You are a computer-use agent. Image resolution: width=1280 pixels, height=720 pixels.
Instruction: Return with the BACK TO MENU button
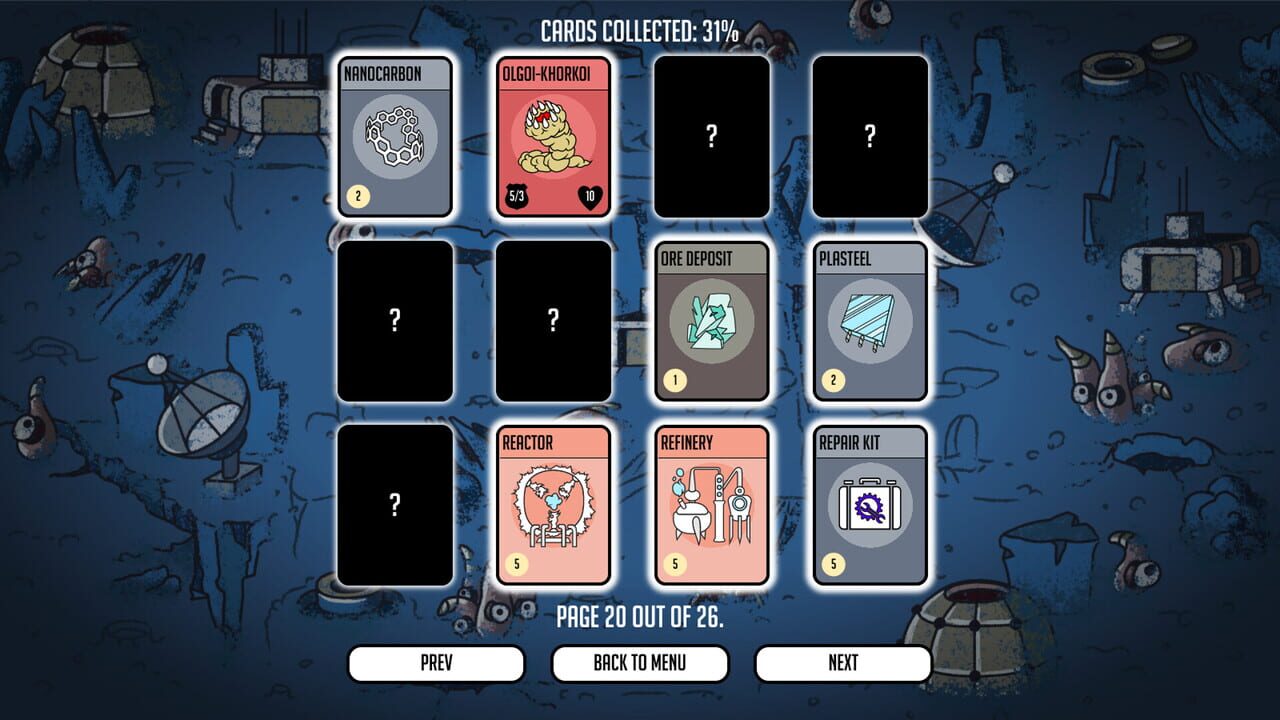coord(638,662)
